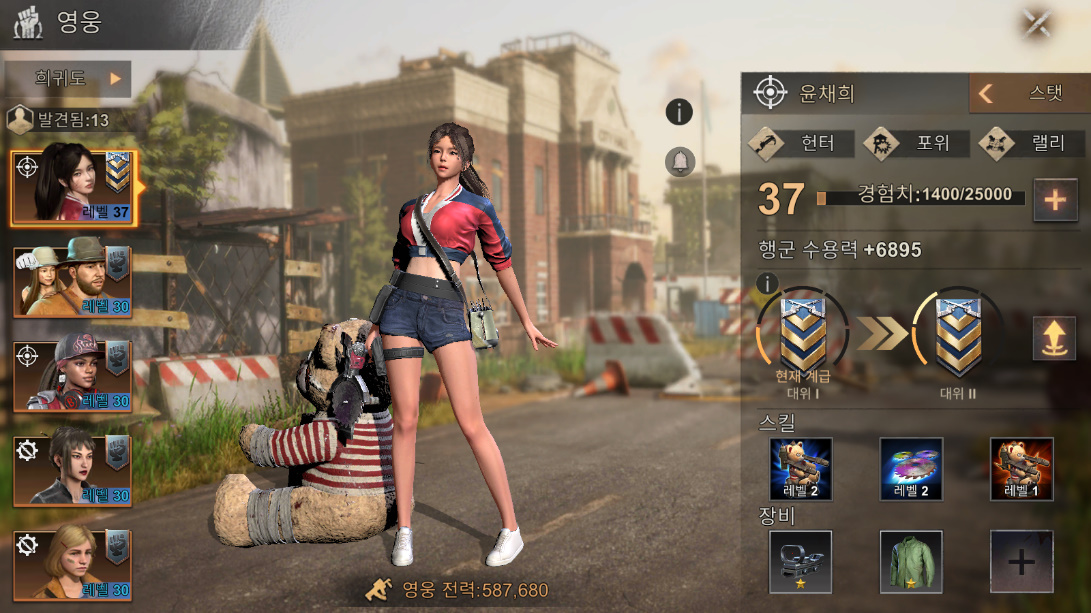Select the level 37 hero portrait

tap(72, 186)
